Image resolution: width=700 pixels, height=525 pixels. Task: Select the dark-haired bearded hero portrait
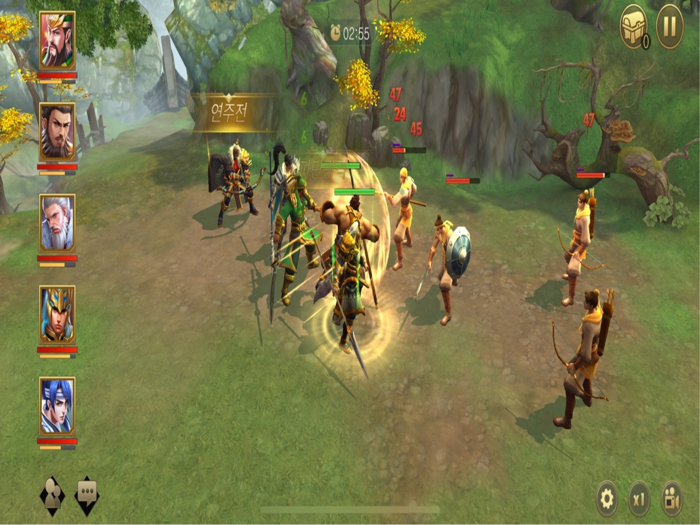(57, 131)
